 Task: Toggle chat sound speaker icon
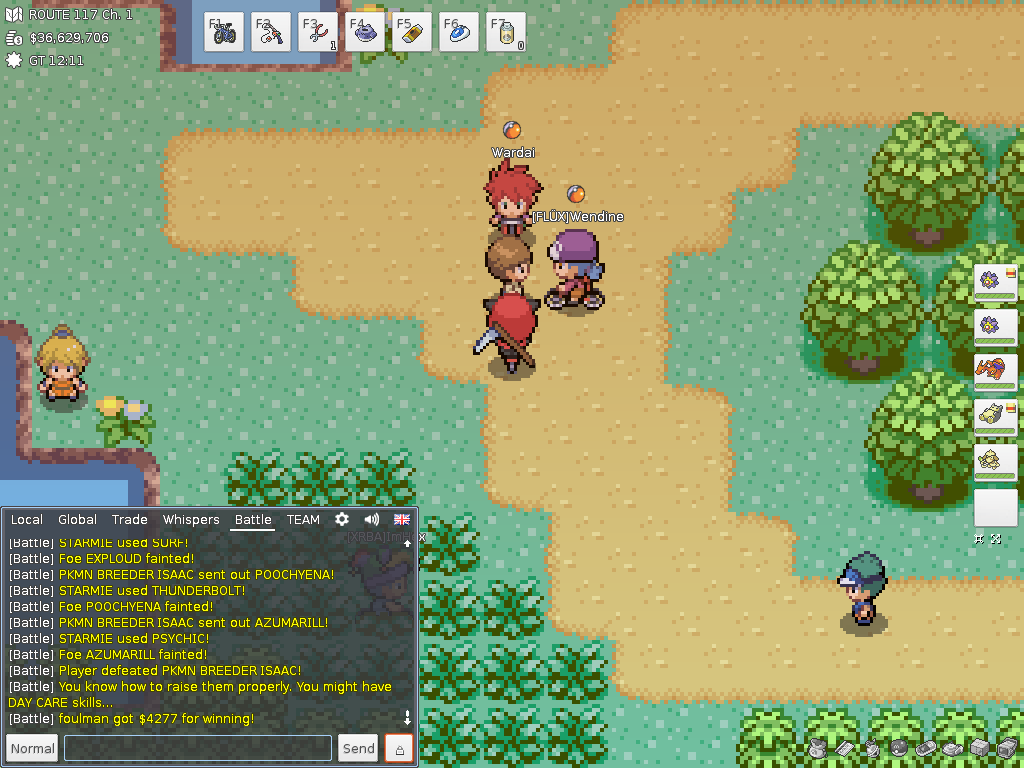click(x=372, y=520)
